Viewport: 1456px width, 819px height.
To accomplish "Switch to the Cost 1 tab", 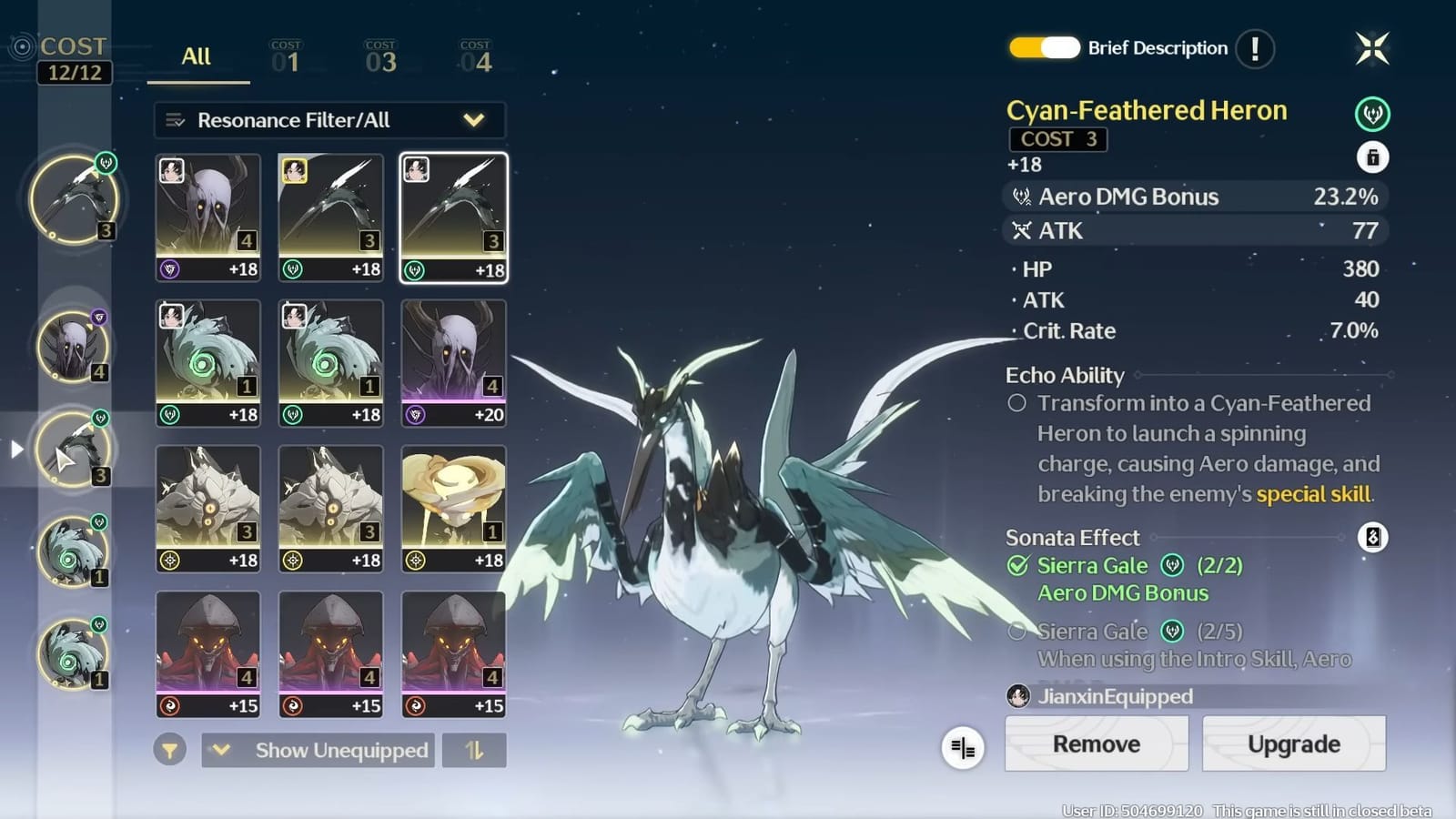I will [x=286, y=55].
